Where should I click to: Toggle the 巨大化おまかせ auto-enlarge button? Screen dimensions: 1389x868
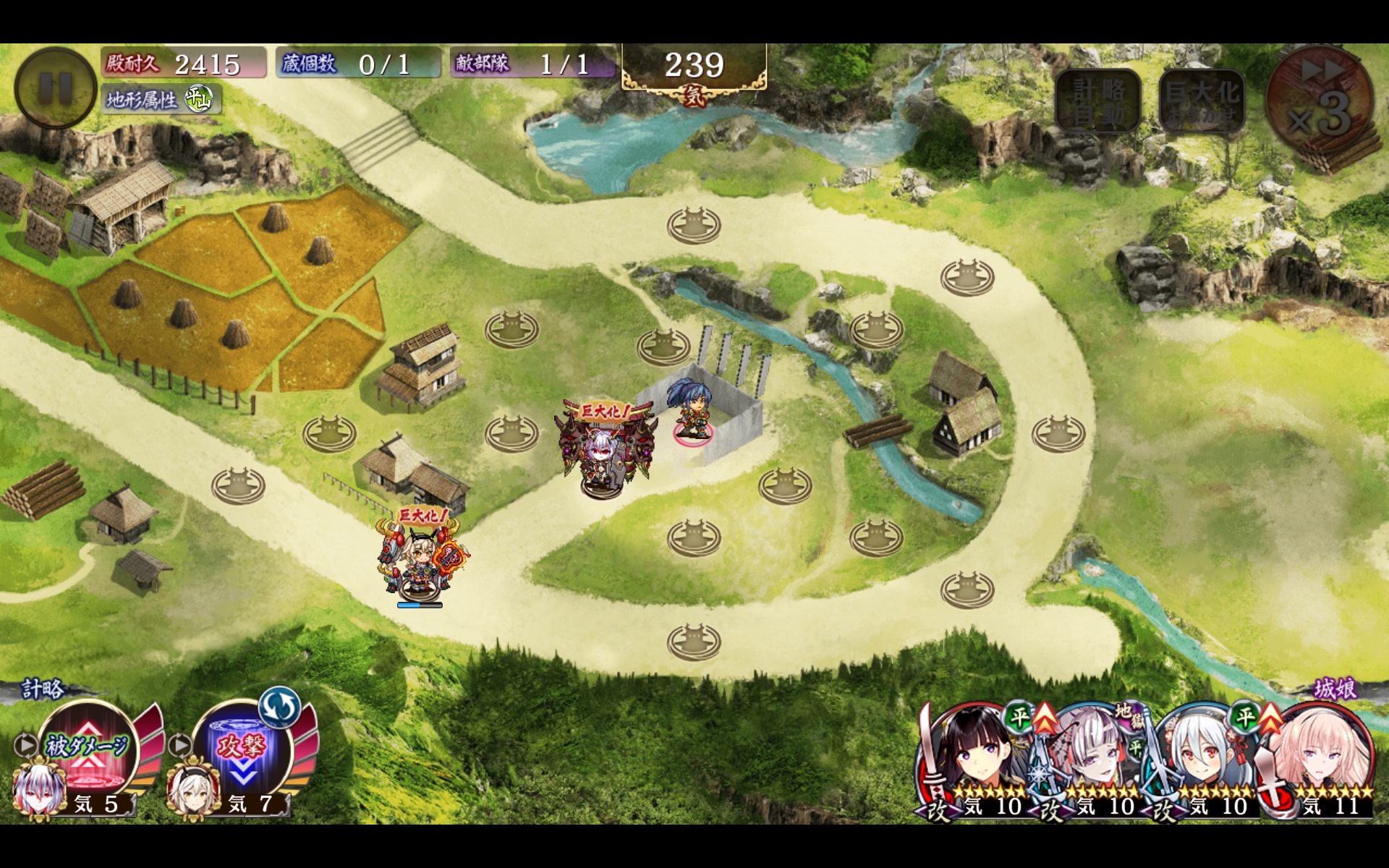pos(1202,102)
